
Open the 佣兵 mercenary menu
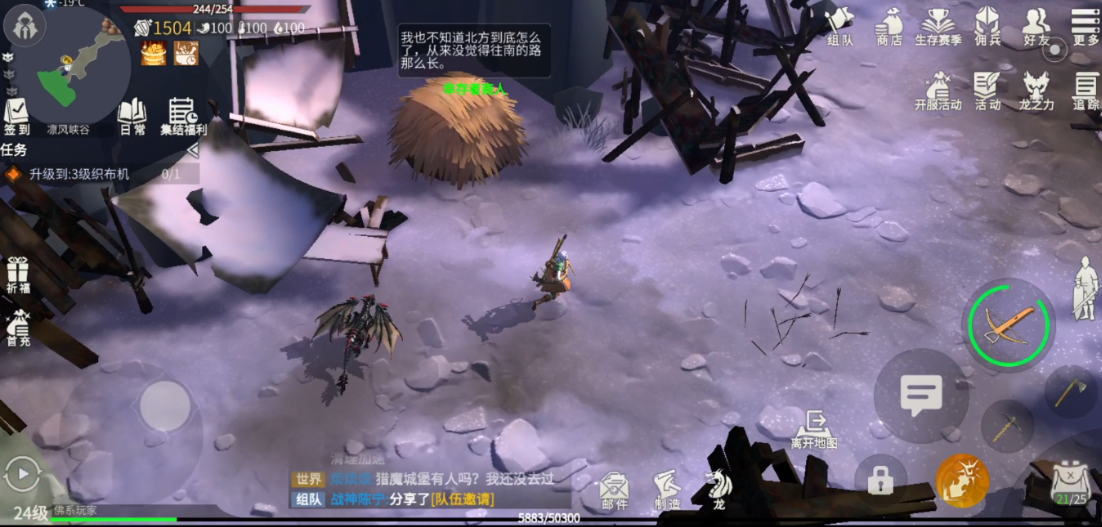(x=988, y=26)
